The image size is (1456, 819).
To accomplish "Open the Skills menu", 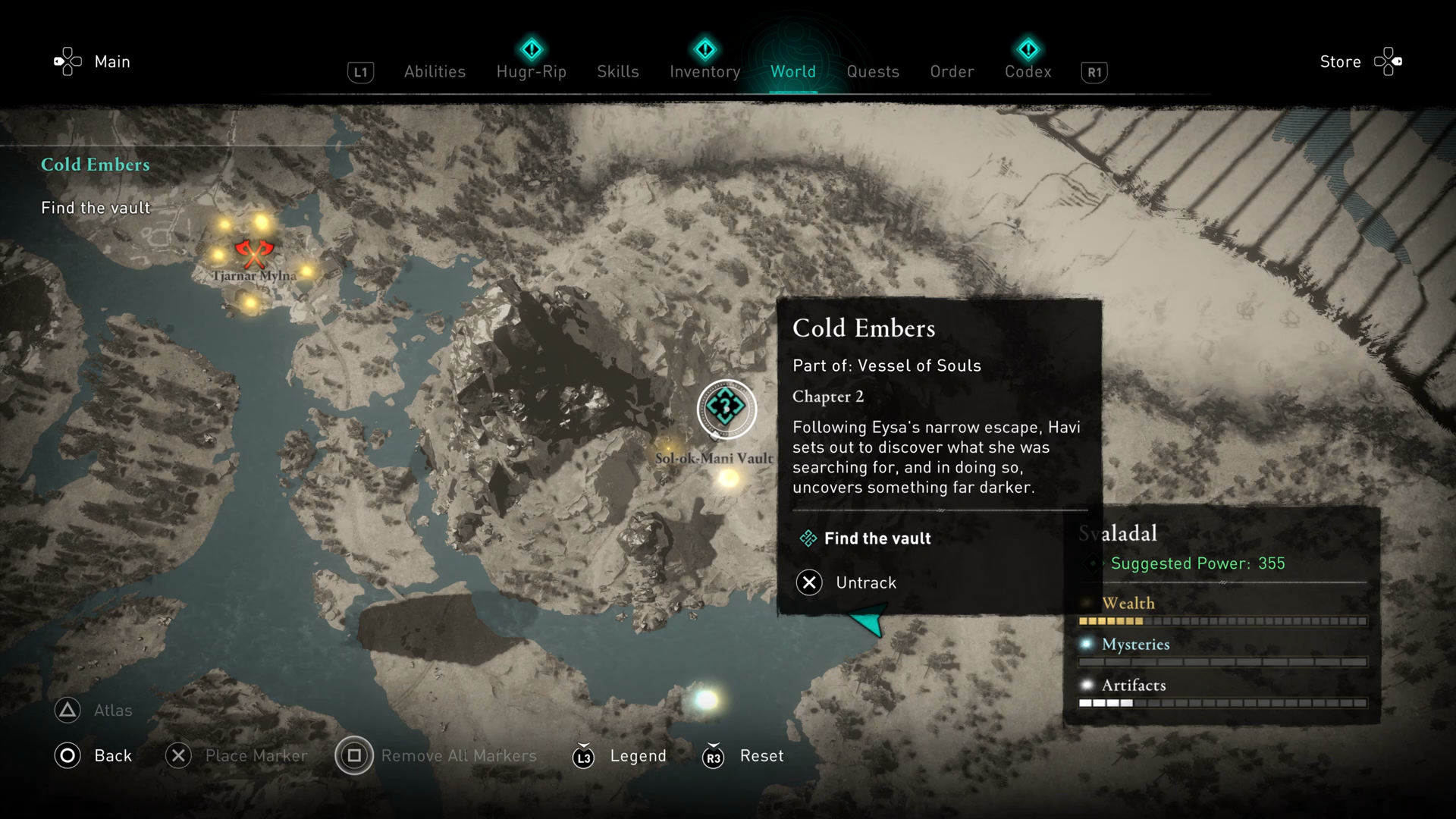I will point(618,71).
